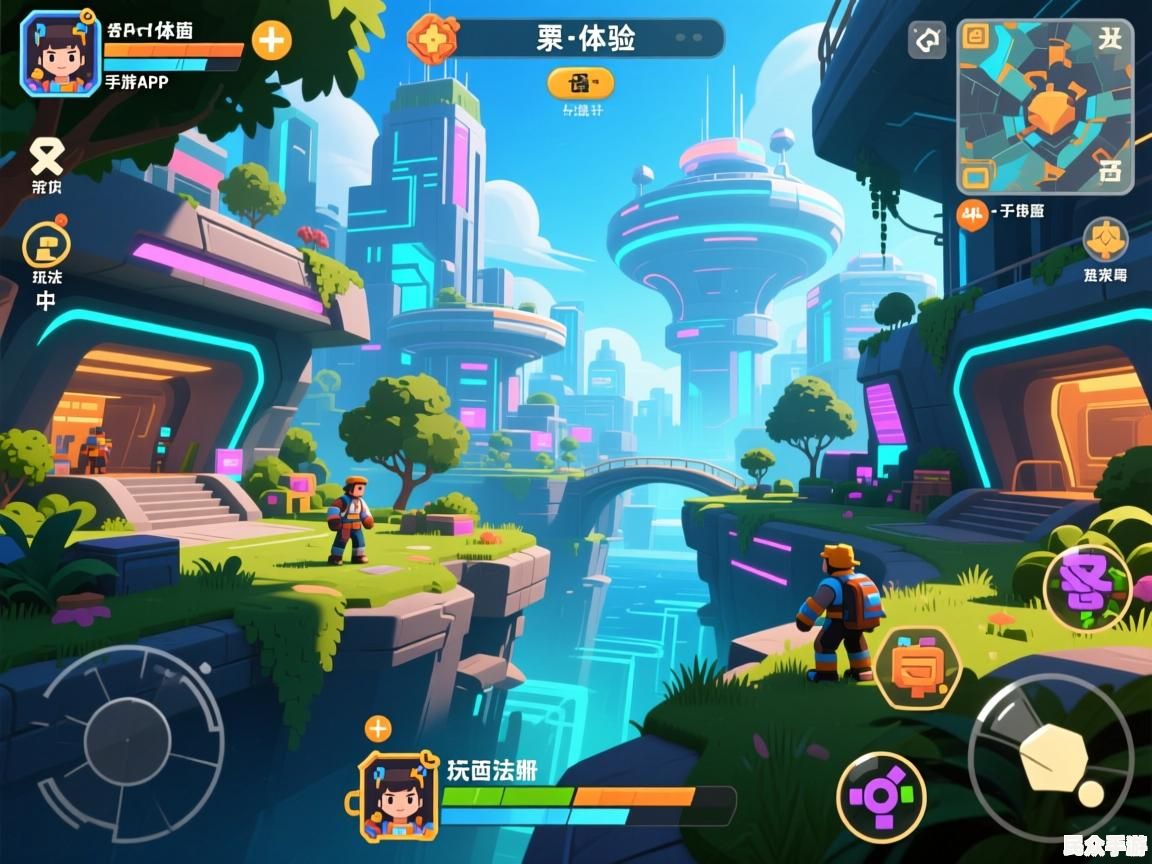Select the bottom character portrait
Image resolution: width=1152 pixels, height=864 pixels.
(x=398, y=797)
